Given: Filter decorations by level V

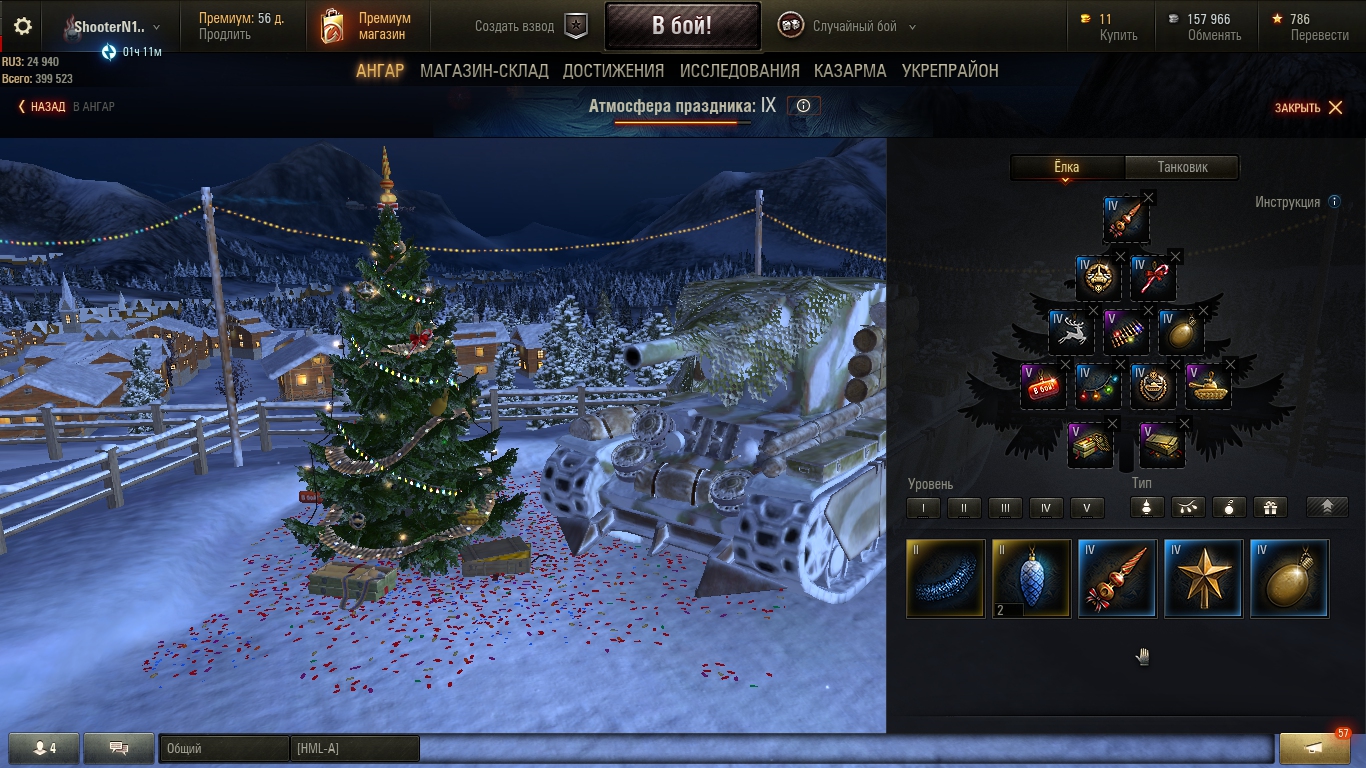Looking at the screenshot, I should click(1087, 508).
